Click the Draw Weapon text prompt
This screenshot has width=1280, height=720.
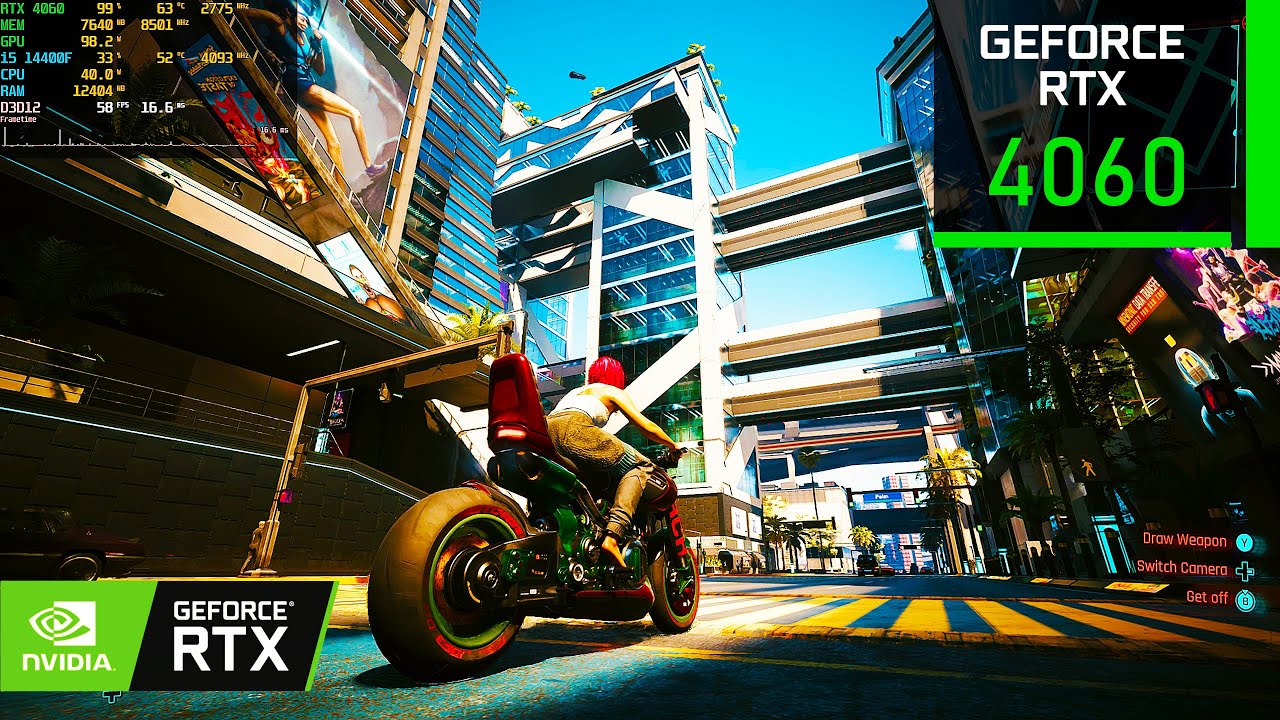(x=1184, y=538)
